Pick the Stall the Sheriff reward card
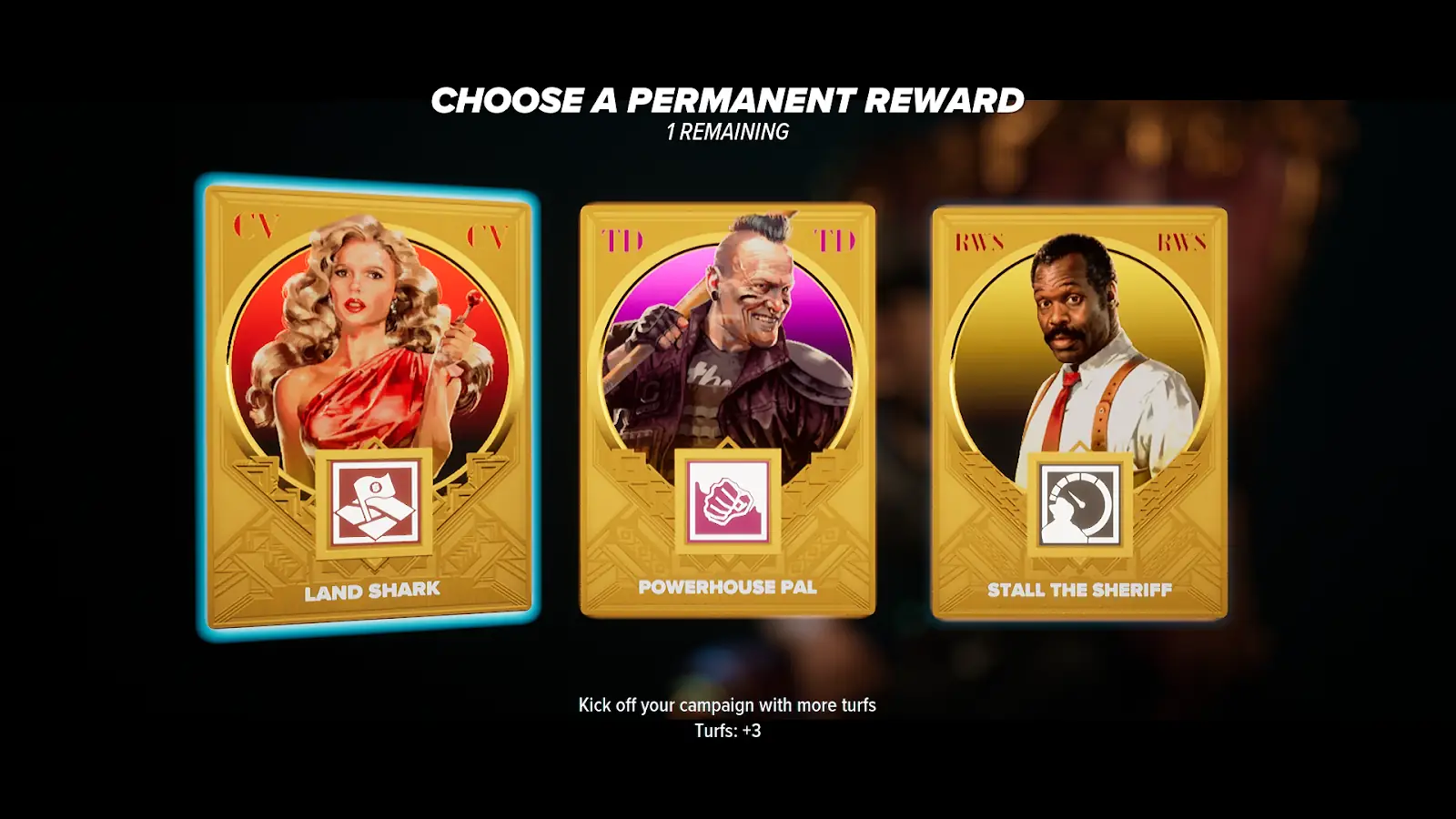The height and width of the screenshot is (819, 1456). (x=1079, y=414)
